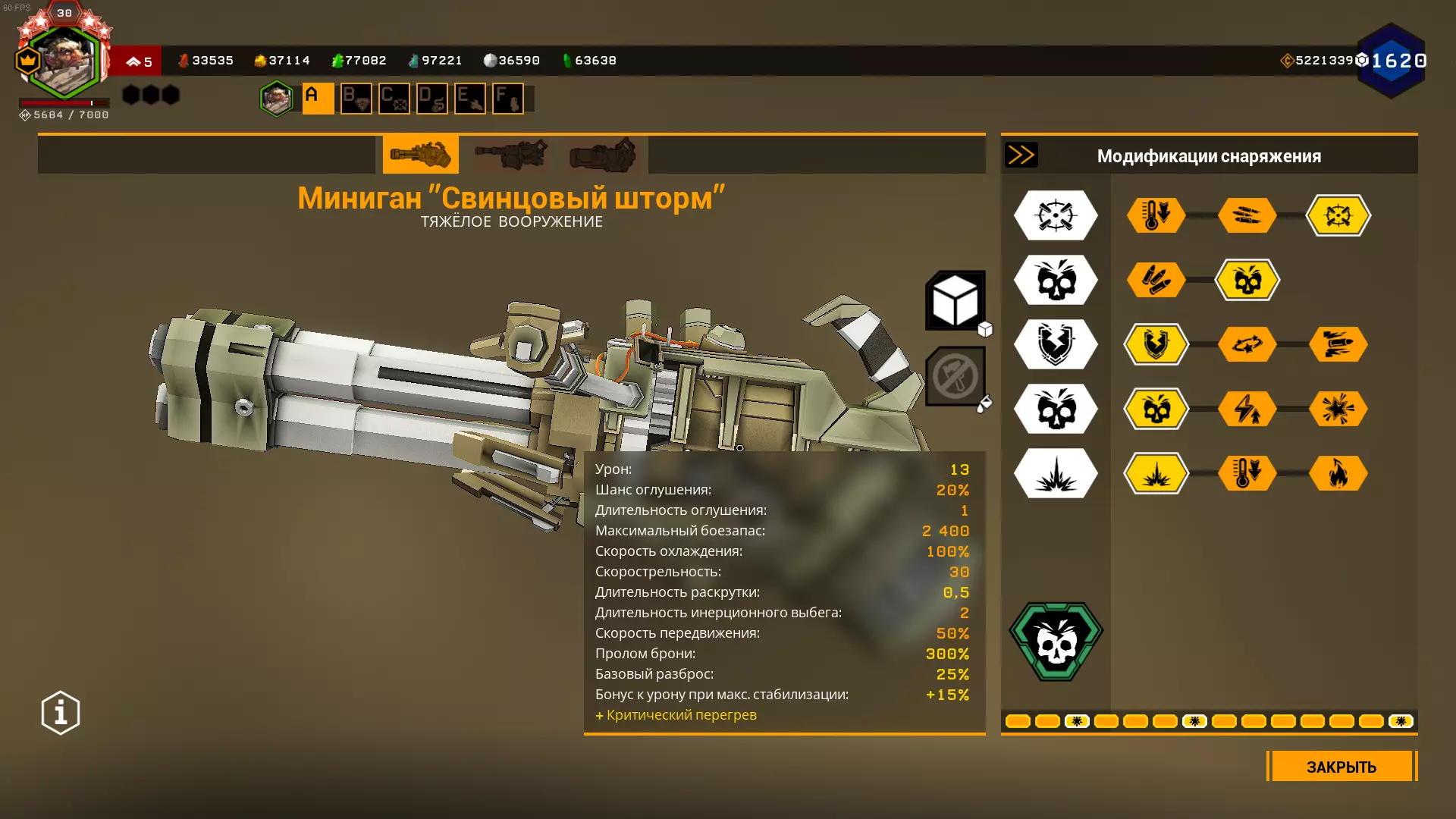Image resolution: width=1456 pixels, height=819 pixels.
Task: Open the green skull overclock slot
Action: point(1056,642)
